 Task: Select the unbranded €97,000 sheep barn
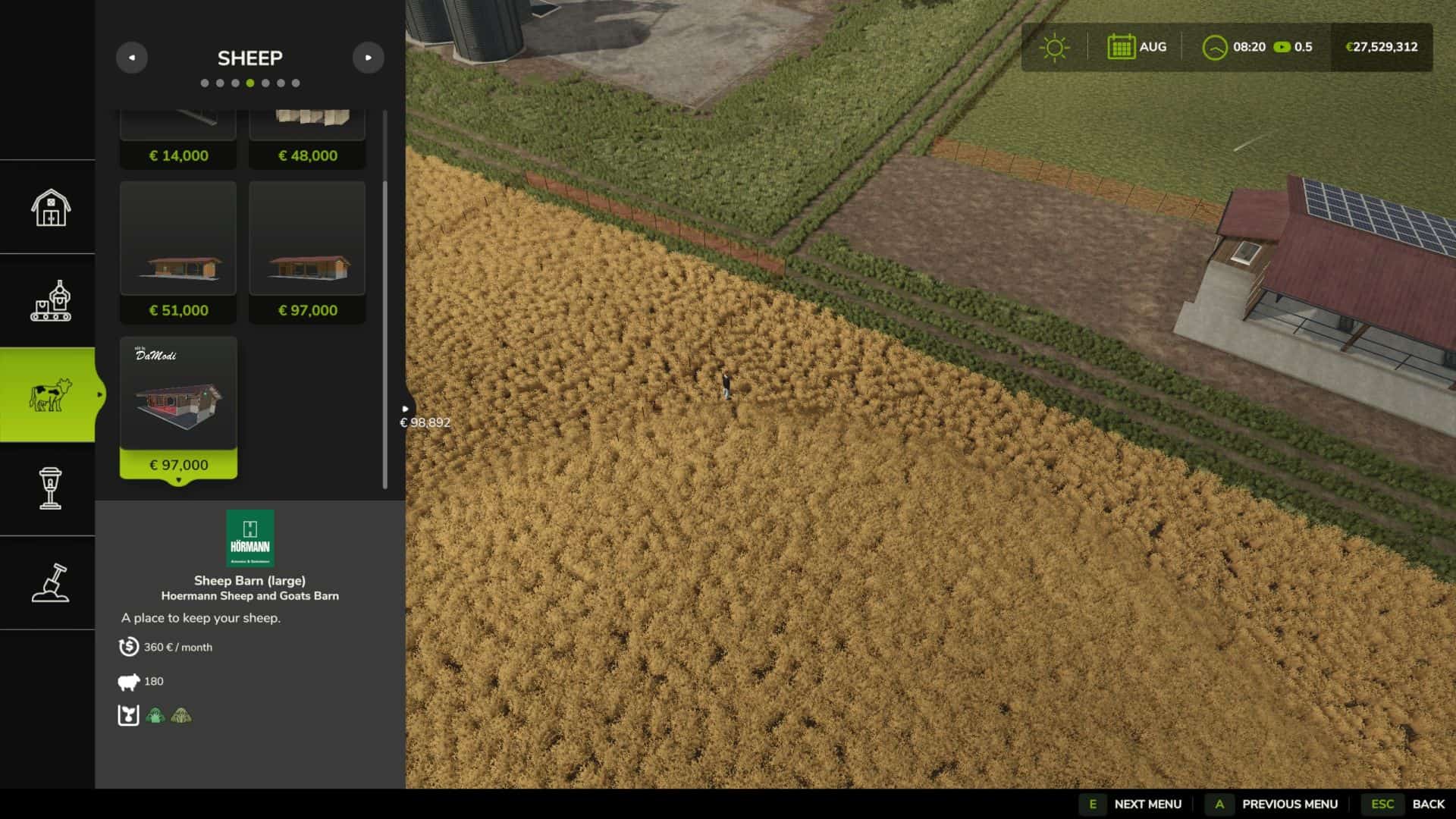(x=307, y=252)
